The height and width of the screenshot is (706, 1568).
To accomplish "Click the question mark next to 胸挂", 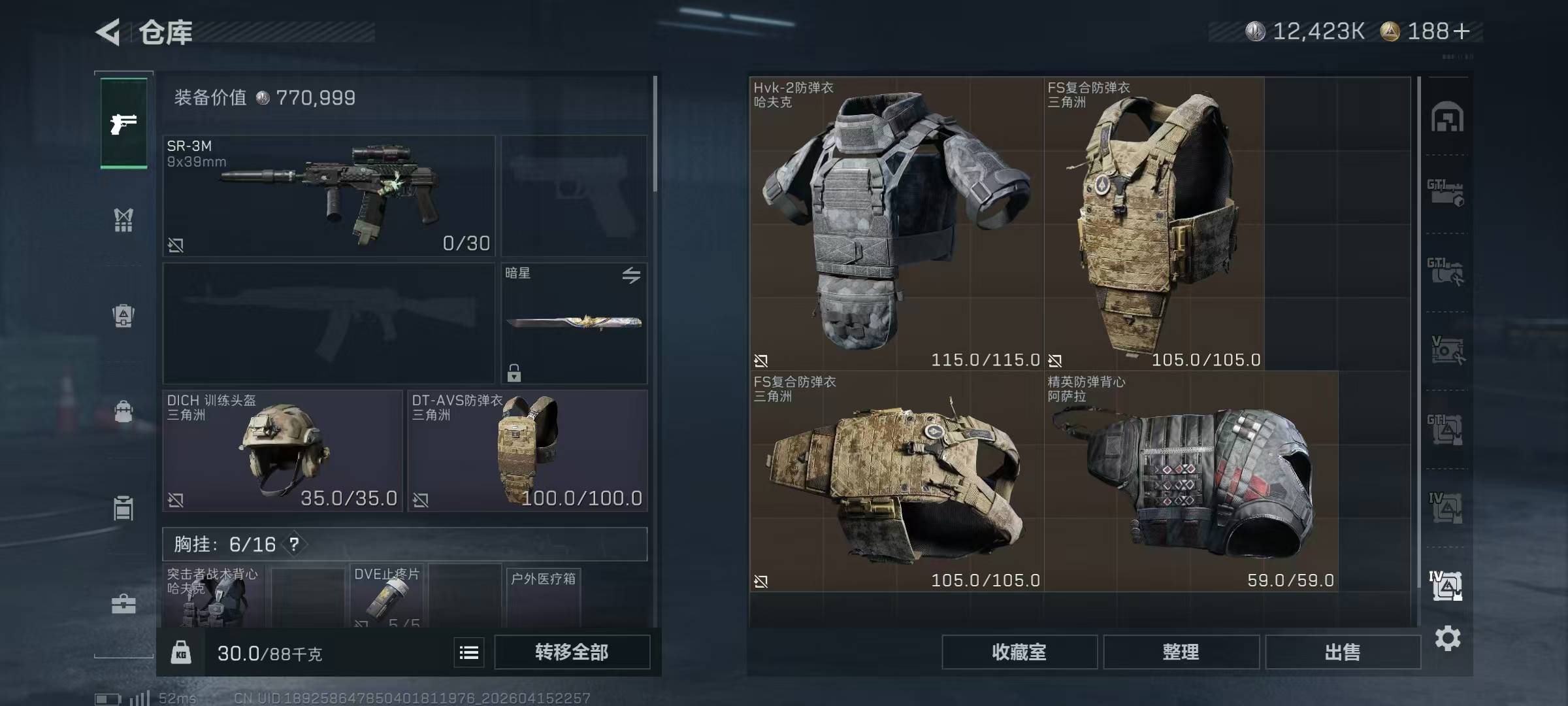I will click(295, 544).
